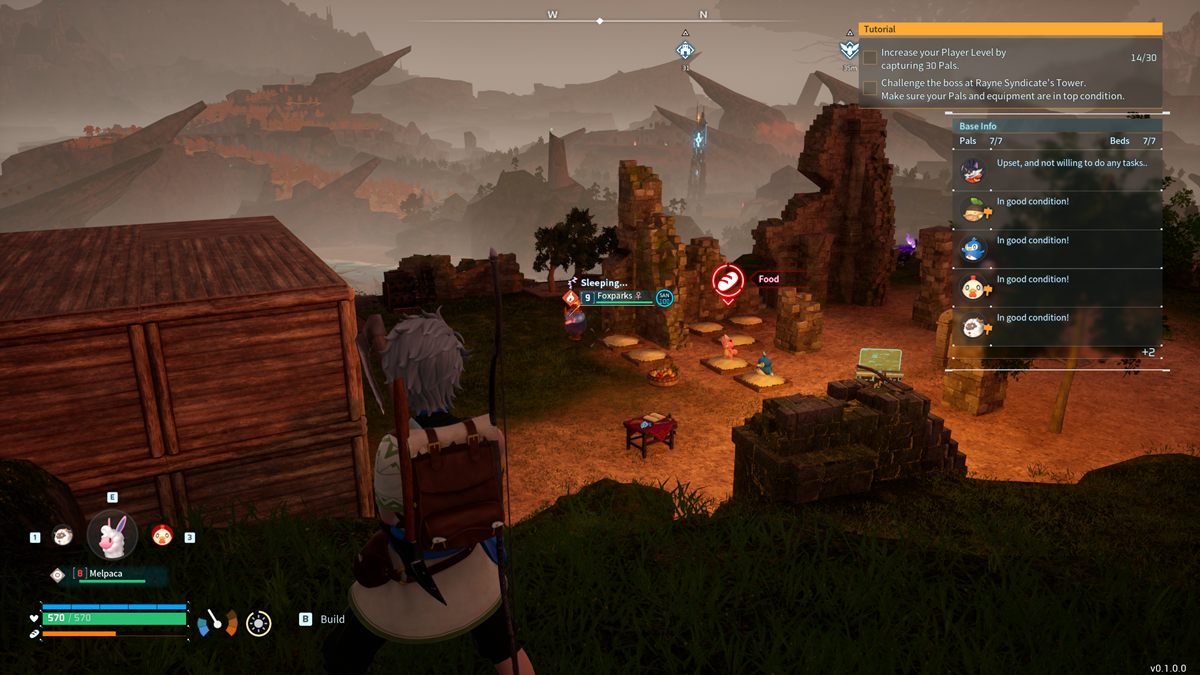Click the temperature gauge icon
Screen dimensions: 1200x675
tap(217, 622)
